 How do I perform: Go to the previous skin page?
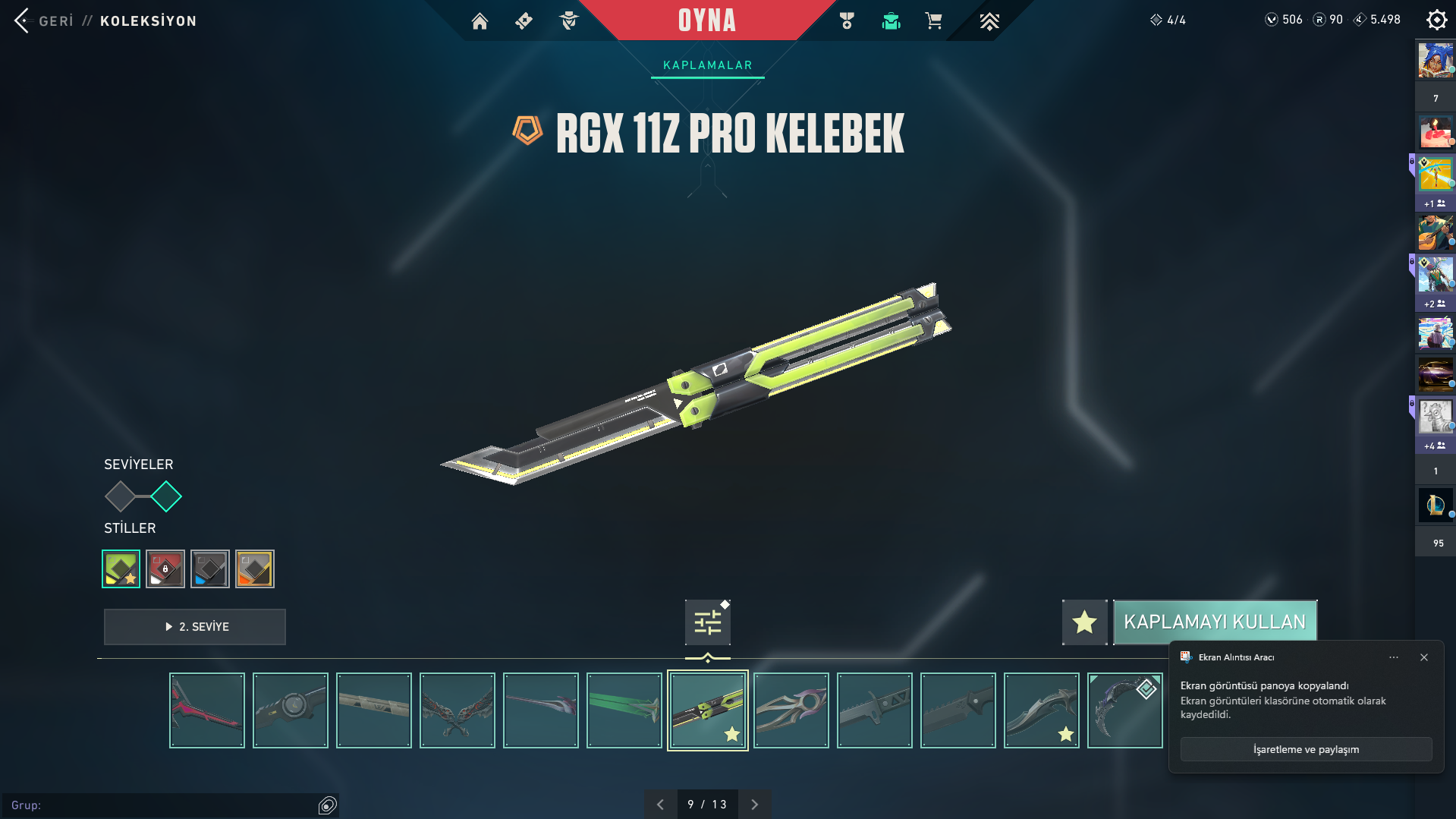[660, 805]
